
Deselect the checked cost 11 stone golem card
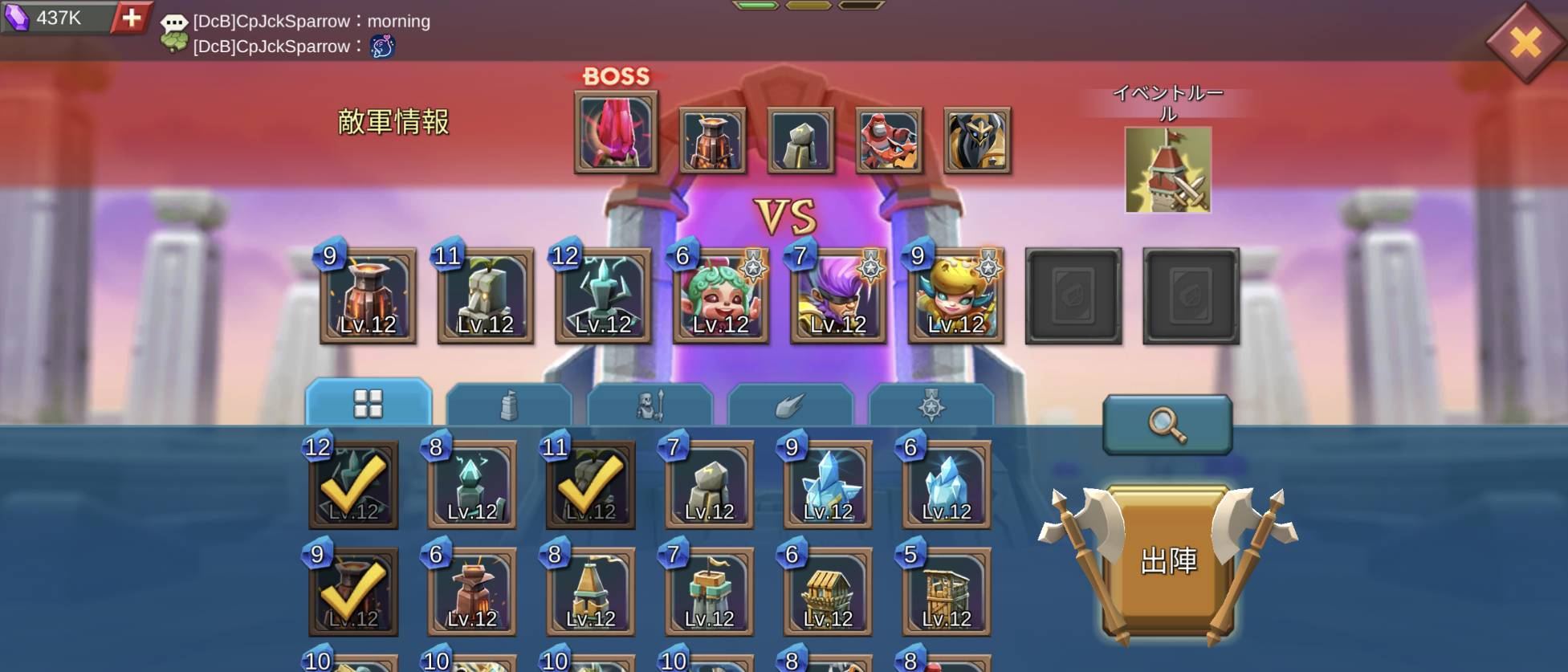click(x=591, y=485)
